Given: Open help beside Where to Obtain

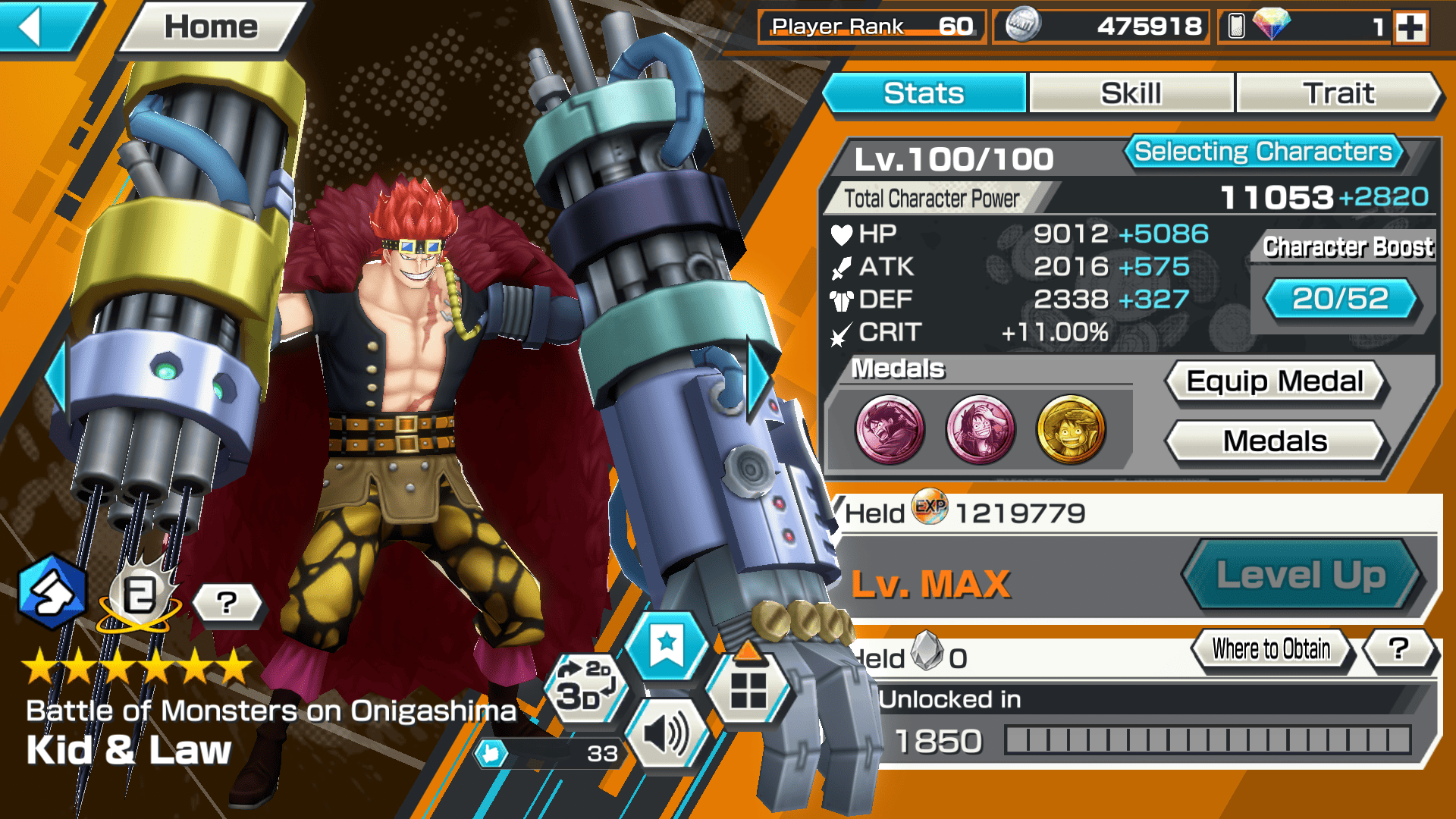Looking at the screenshot, I should 1398,648.
